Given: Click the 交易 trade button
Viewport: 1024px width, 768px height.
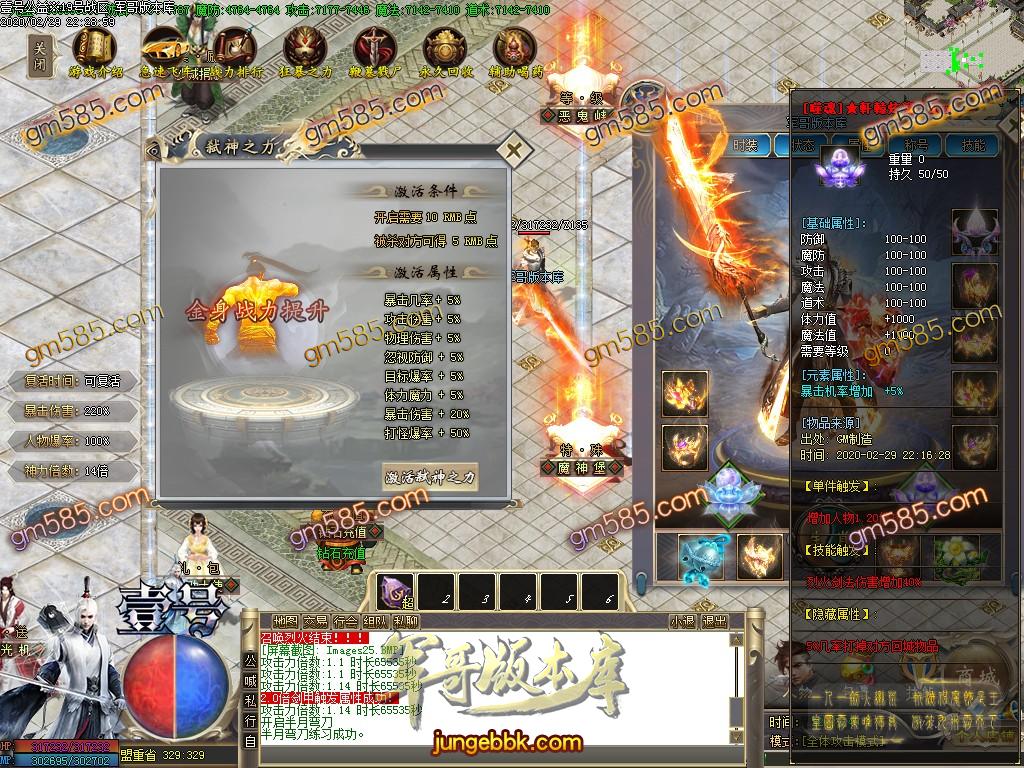Looking at the screenshot, I should [x=316, y=621].
